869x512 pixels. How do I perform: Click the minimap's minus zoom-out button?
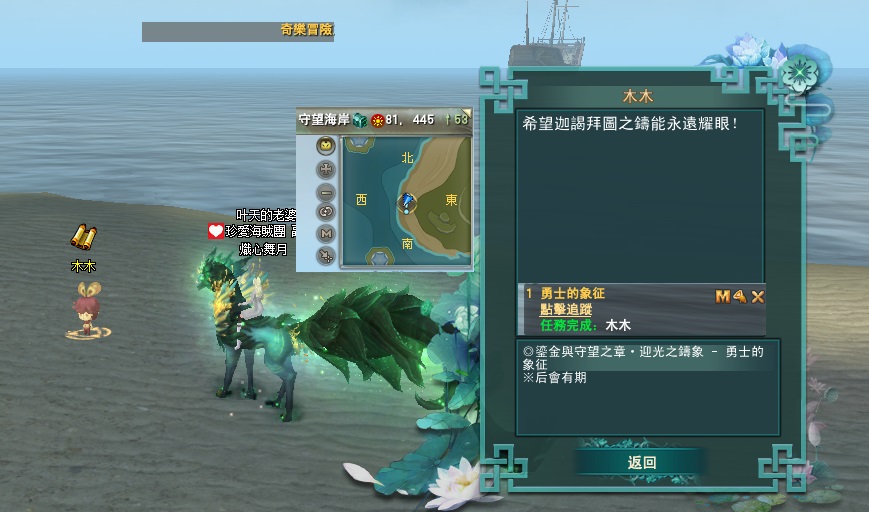click(326, 191)
